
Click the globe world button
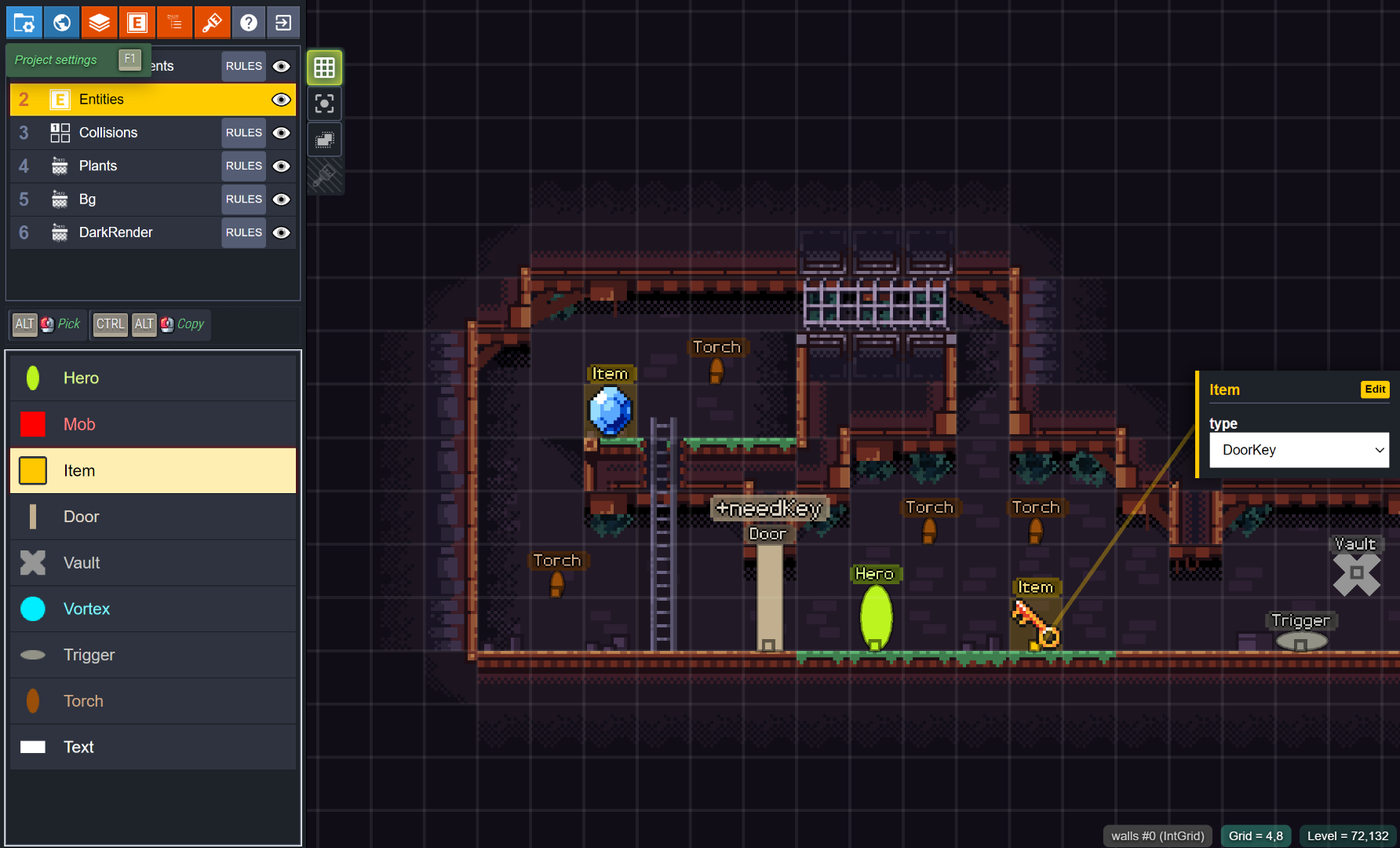62,23
